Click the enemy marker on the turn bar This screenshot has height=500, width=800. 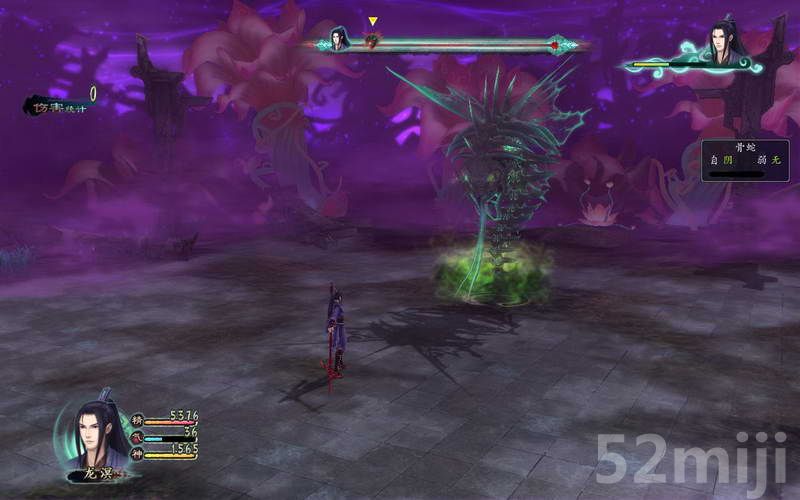click(373, 41)
